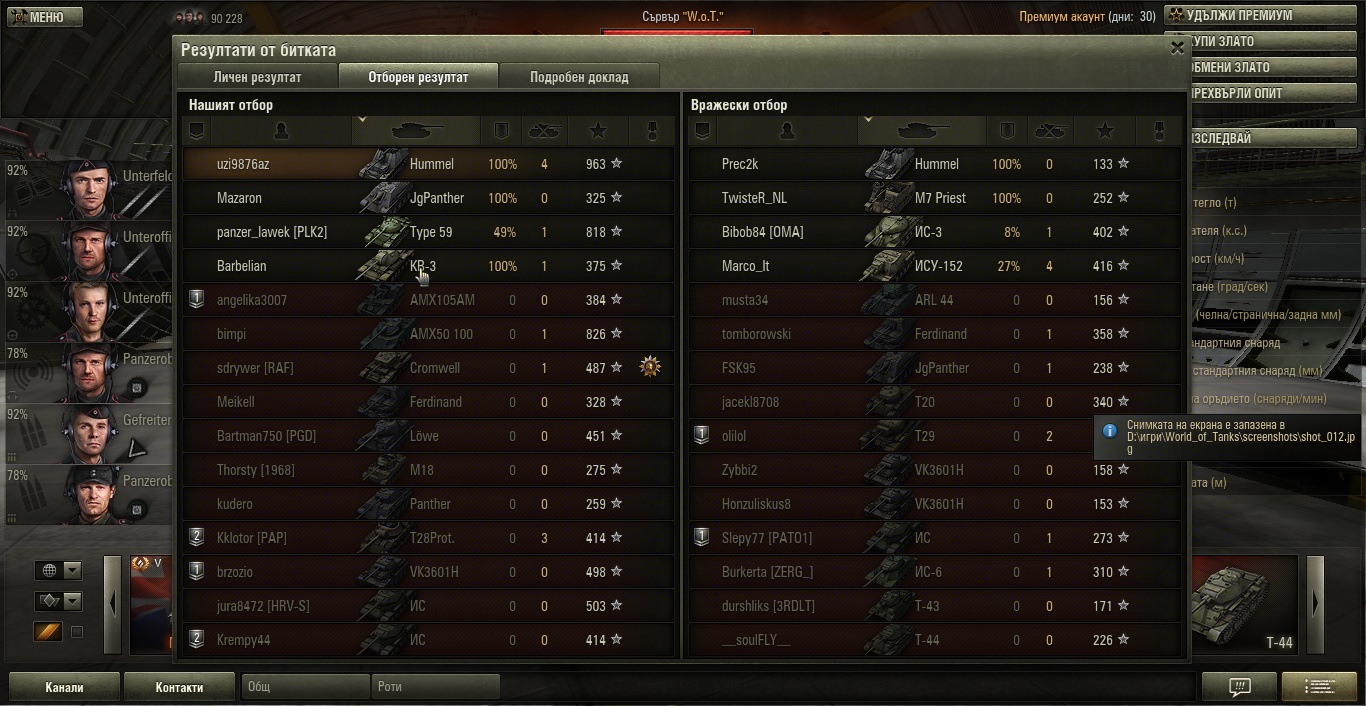
Task: Open the Подробен доклад tab
Action: 579,77
